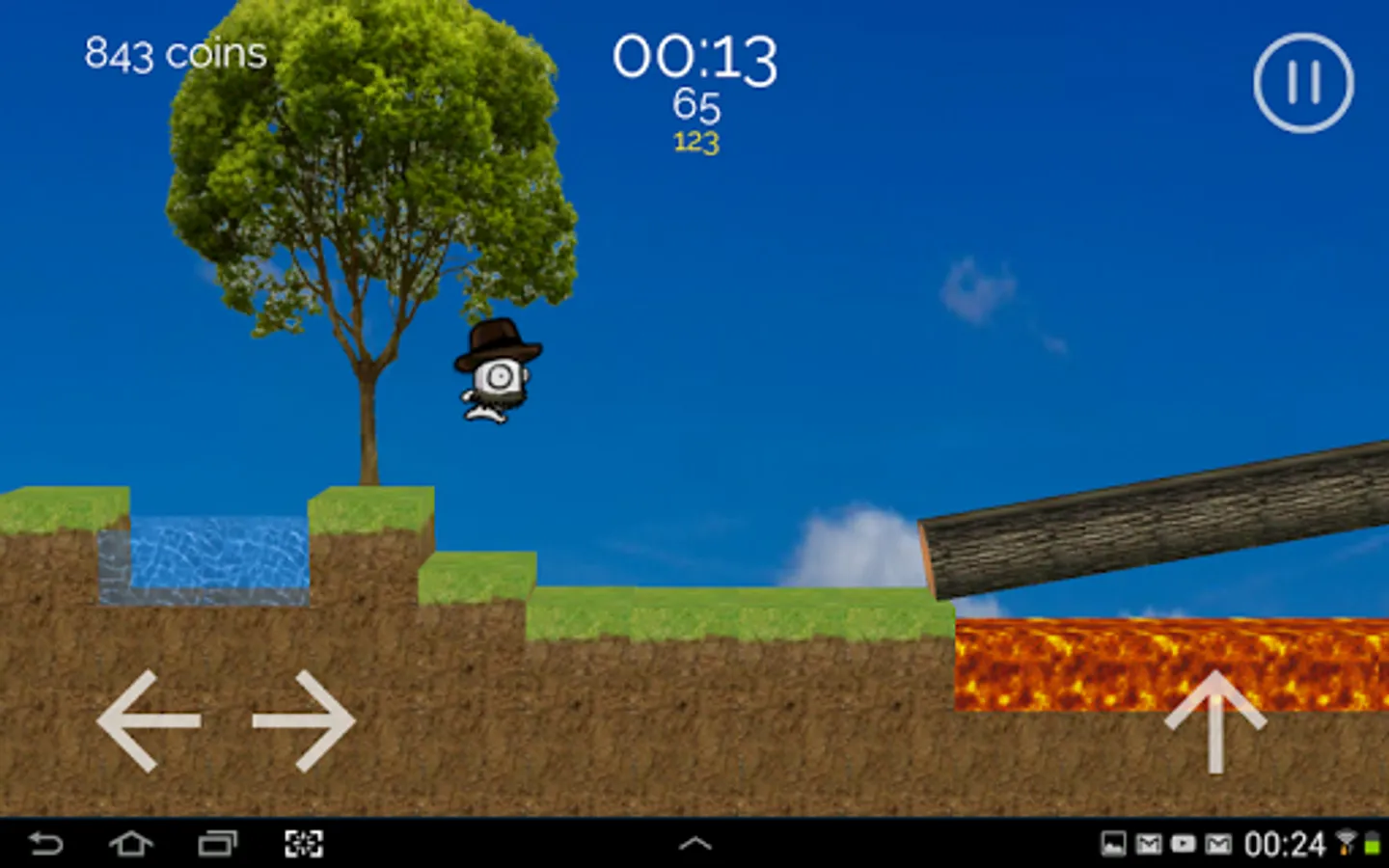The image size is (1389, 868).
Task: Open recent apps
Action: [217, 843]
